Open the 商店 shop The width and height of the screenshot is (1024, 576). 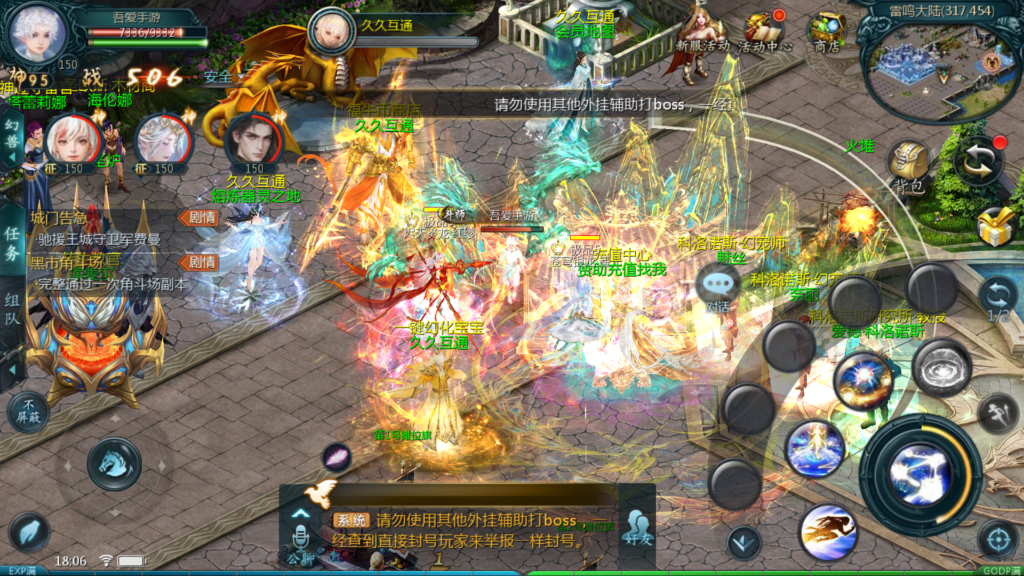coord(827,32)
